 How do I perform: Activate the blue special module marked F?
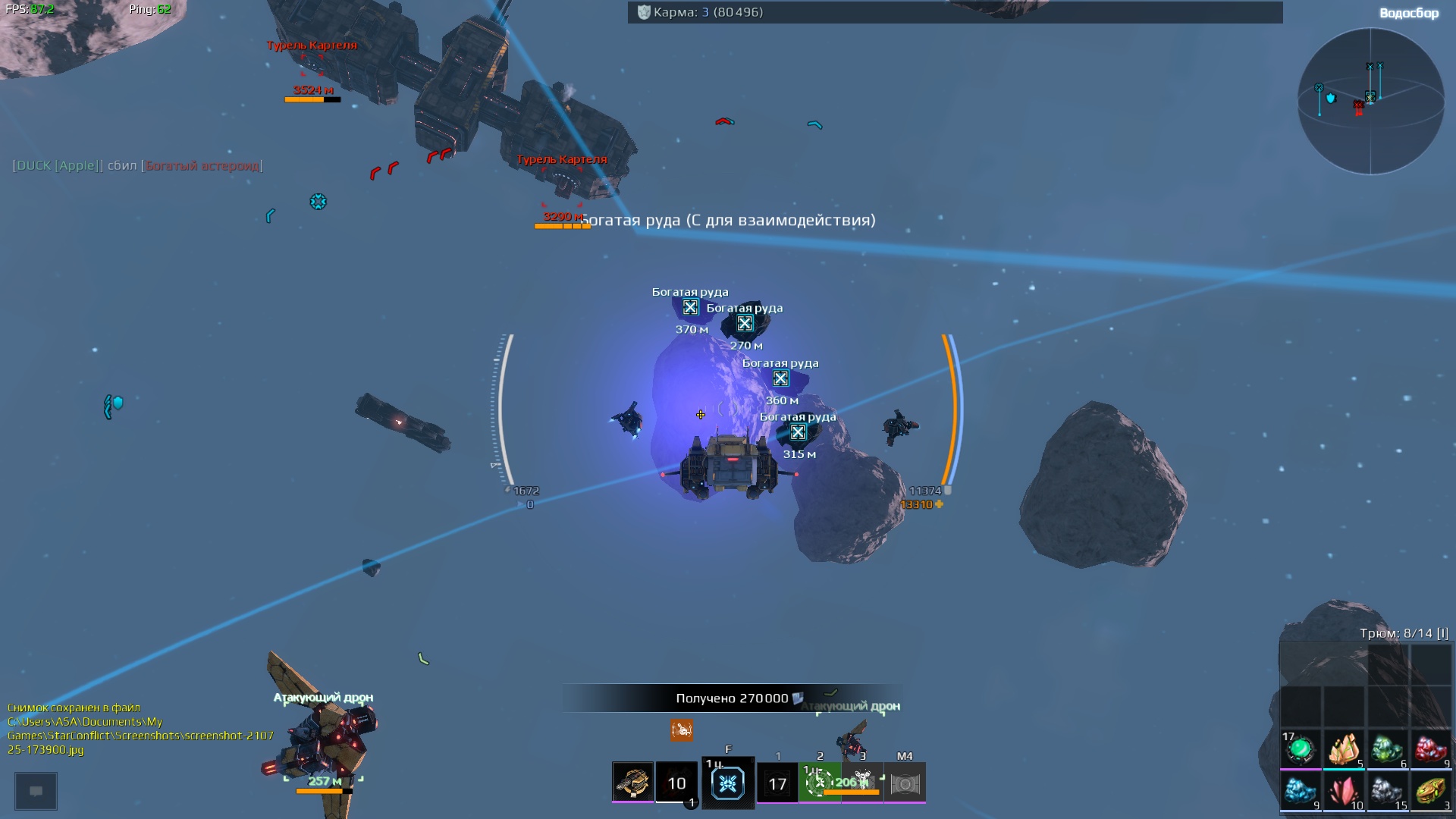pyautogui.click(x=728, y=783)
